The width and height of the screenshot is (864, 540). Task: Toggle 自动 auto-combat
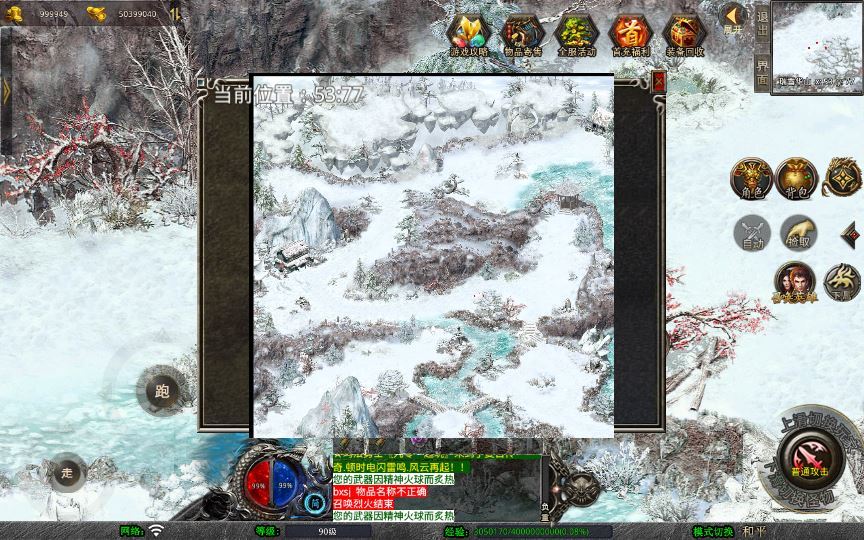pyautogui.click(x=751, y=232)
